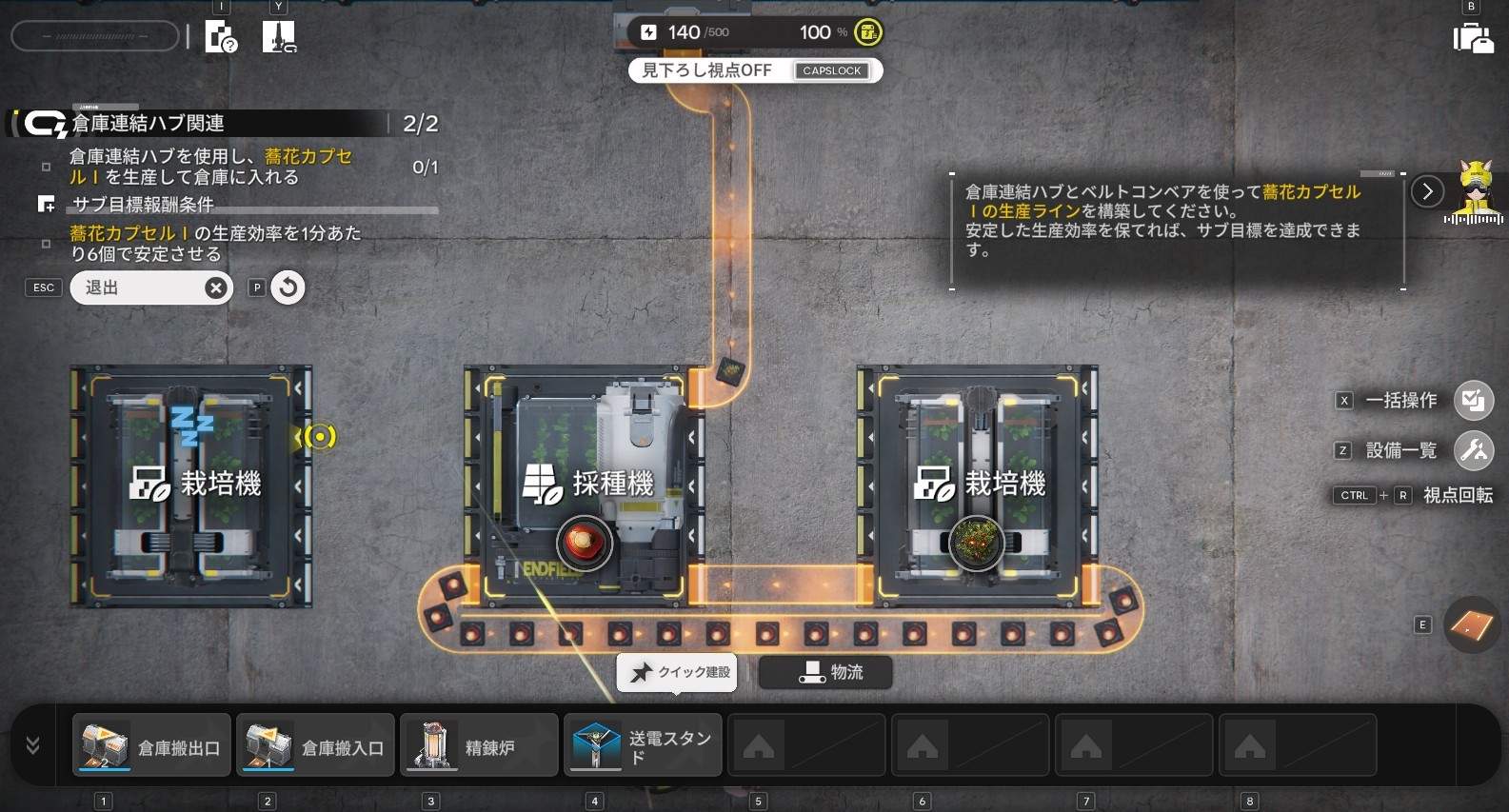Reset the puzzle with the circular arrow button

(288, 287)
